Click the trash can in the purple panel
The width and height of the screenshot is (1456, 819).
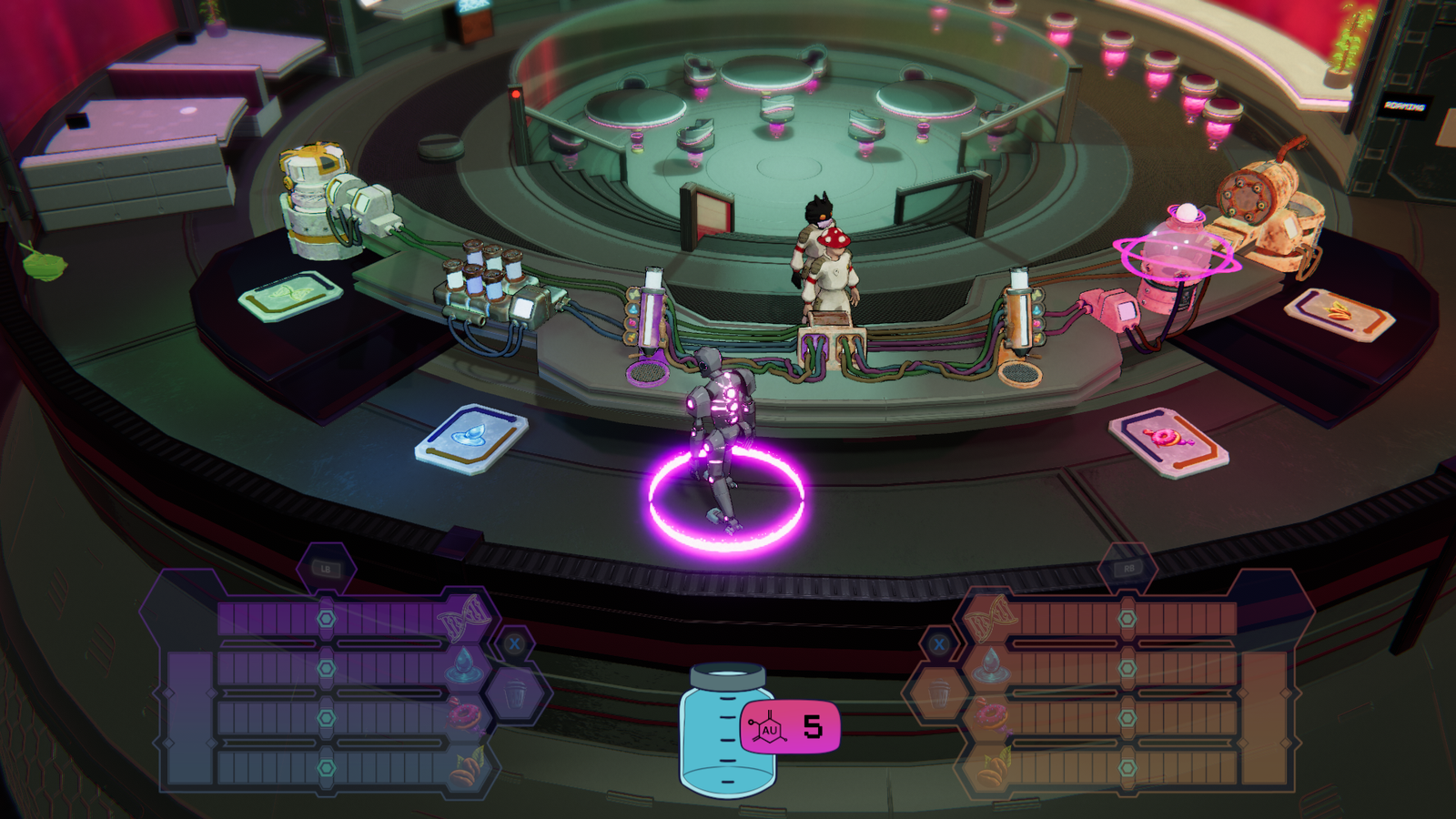(x=516, y=694)
